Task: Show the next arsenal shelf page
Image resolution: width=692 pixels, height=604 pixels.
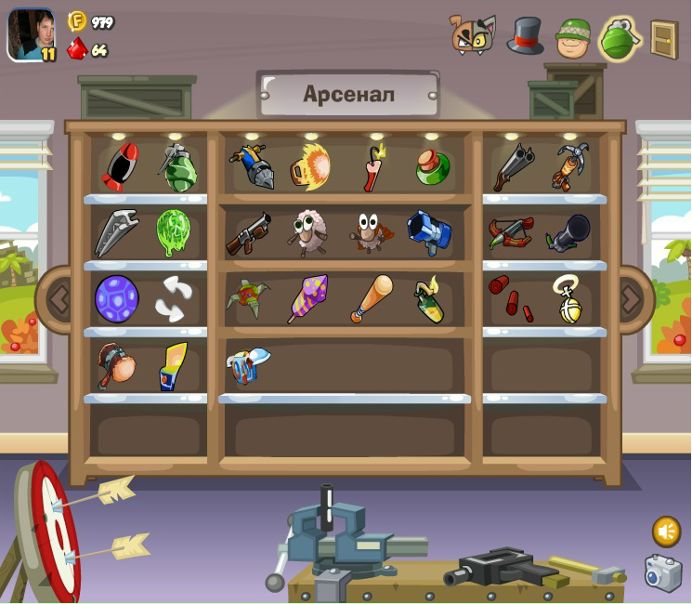Action: coord(632,297)
